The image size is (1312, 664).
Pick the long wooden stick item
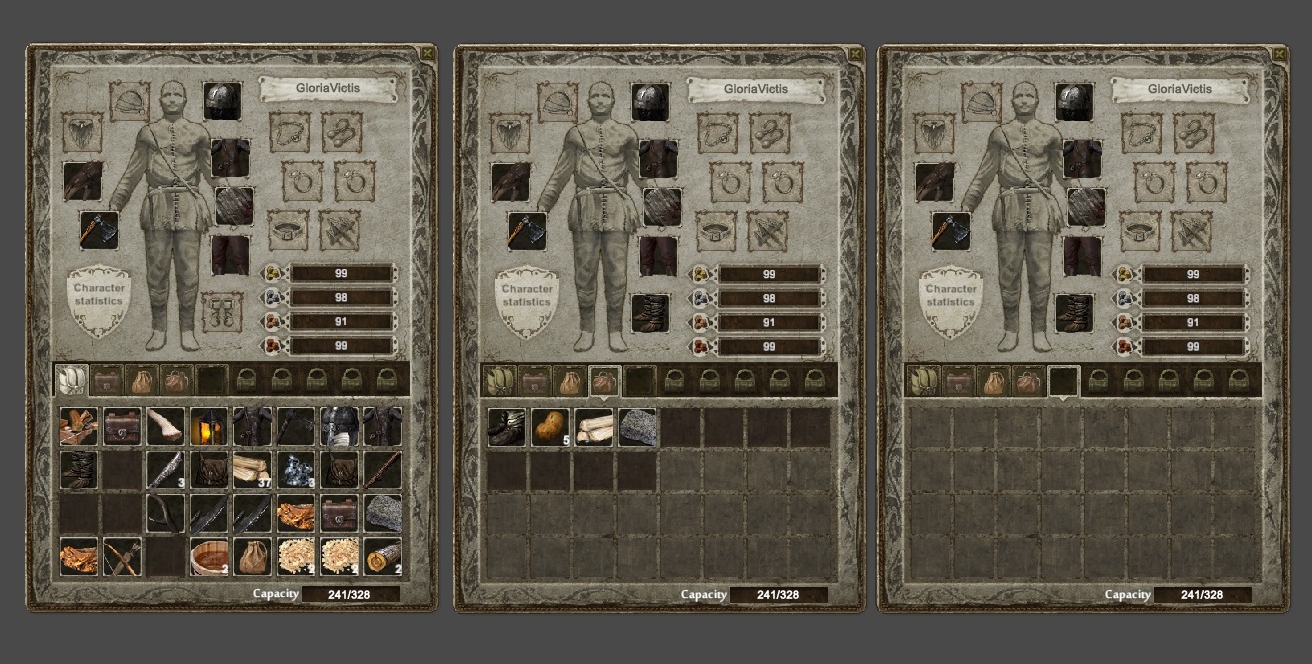383,469
